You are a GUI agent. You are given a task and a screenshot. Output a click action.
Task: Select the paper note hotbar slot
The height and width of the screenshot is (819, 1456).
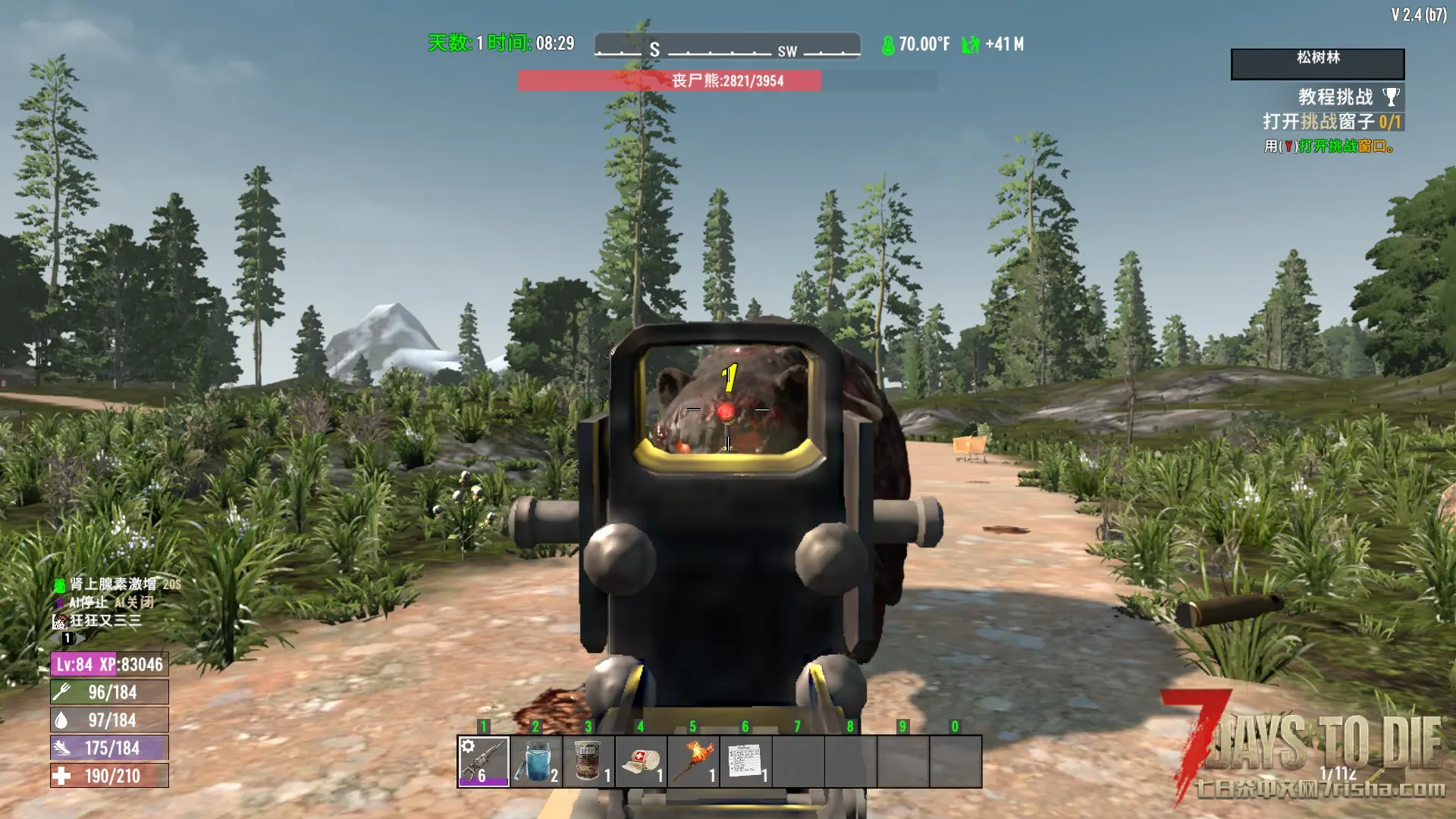745,761
